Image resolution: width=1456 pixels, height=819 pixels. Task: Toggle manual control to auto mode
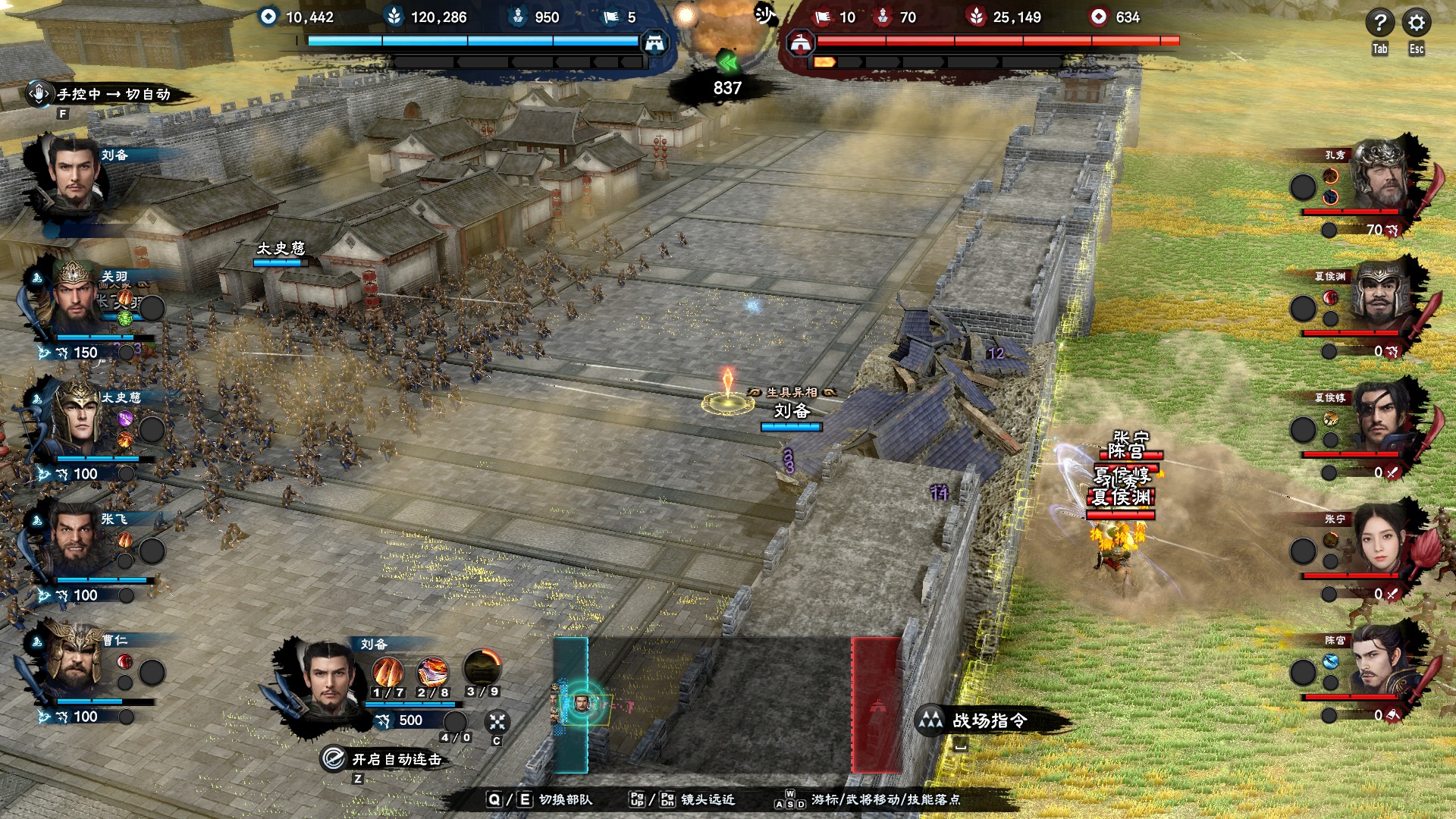tap(114, 95)
